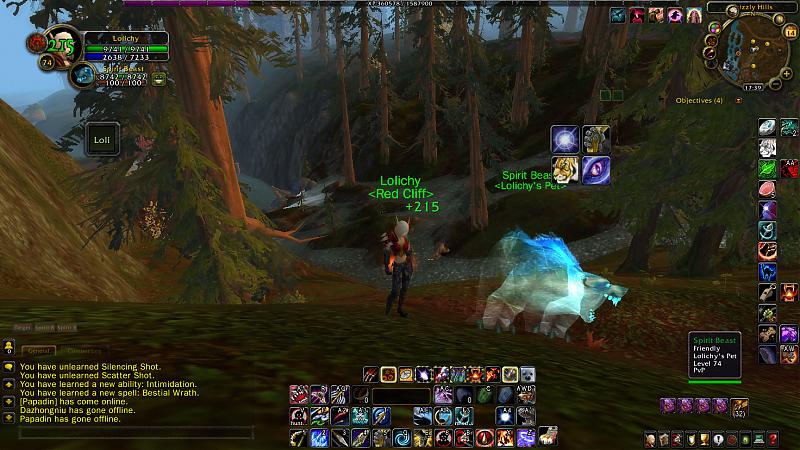Activate the roaring tiger ability
This screenshot has width=800, height=450.
coord(565,170)
